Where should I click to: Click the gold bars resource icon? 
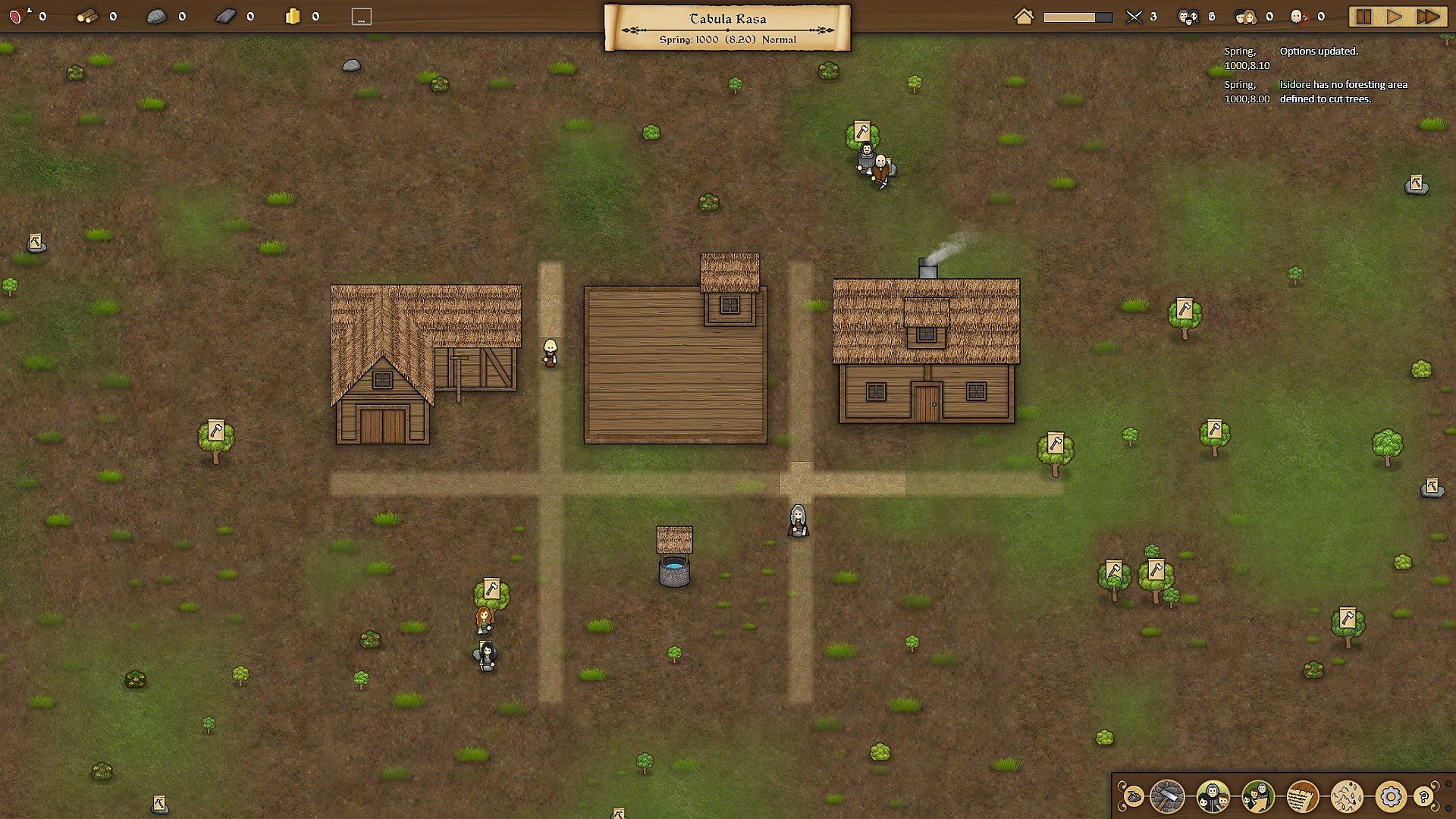pyautogui.click(x=293, y=16)
